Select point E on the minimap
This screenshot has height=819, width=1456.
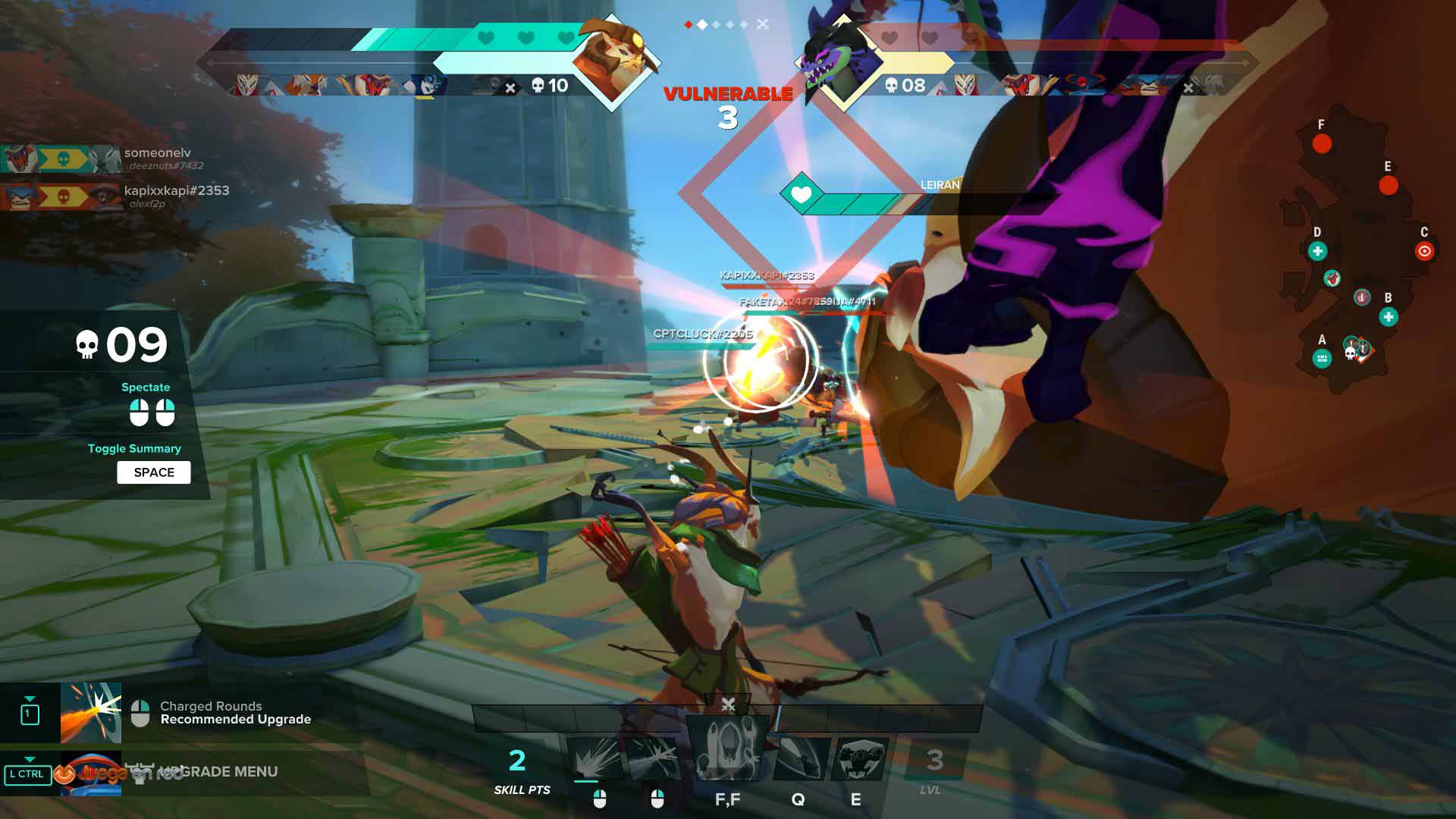click(1389, 185)
